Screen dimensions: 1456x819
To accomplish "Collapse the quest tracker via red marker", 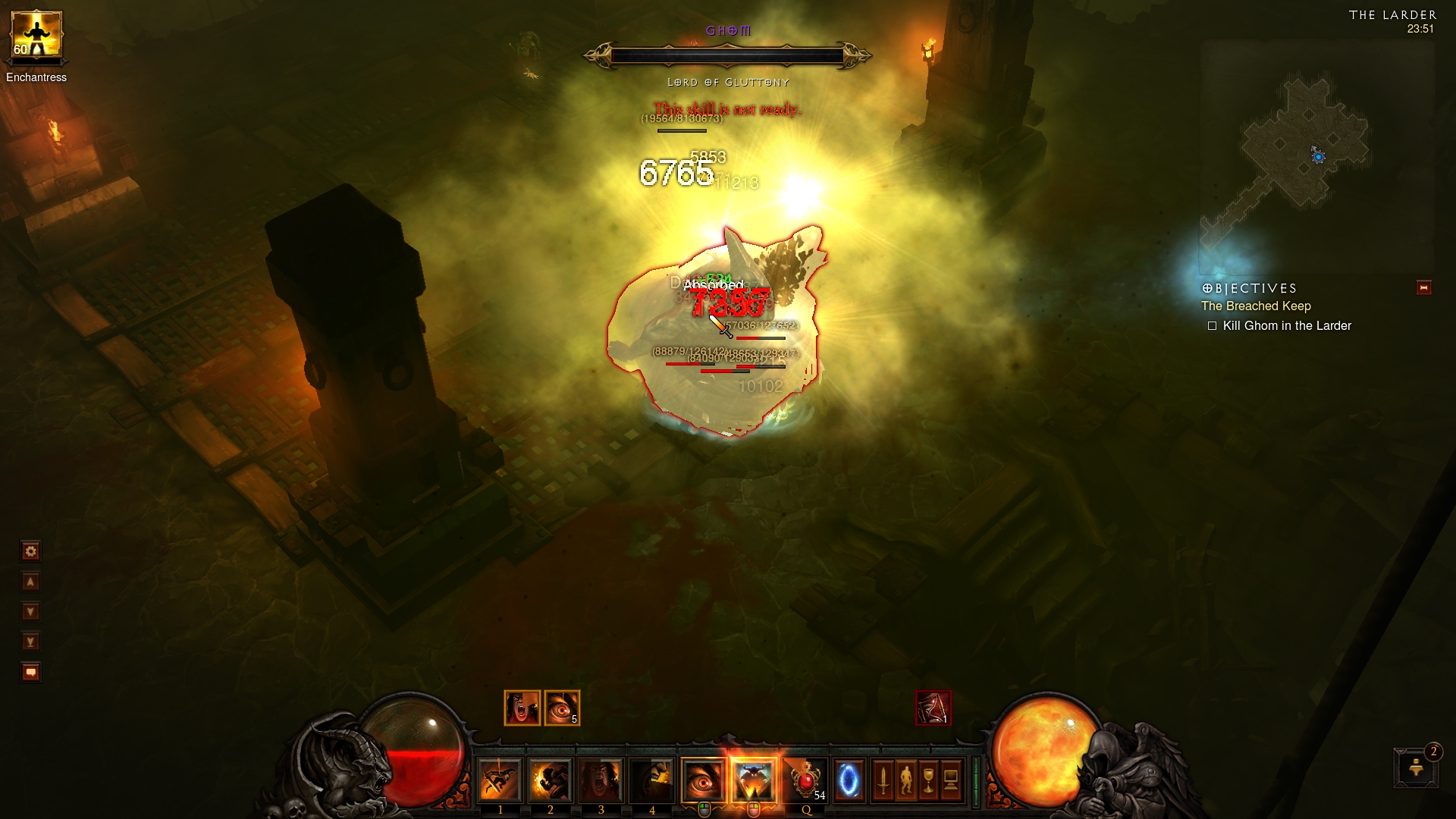I will click(x=1425, y=287).
